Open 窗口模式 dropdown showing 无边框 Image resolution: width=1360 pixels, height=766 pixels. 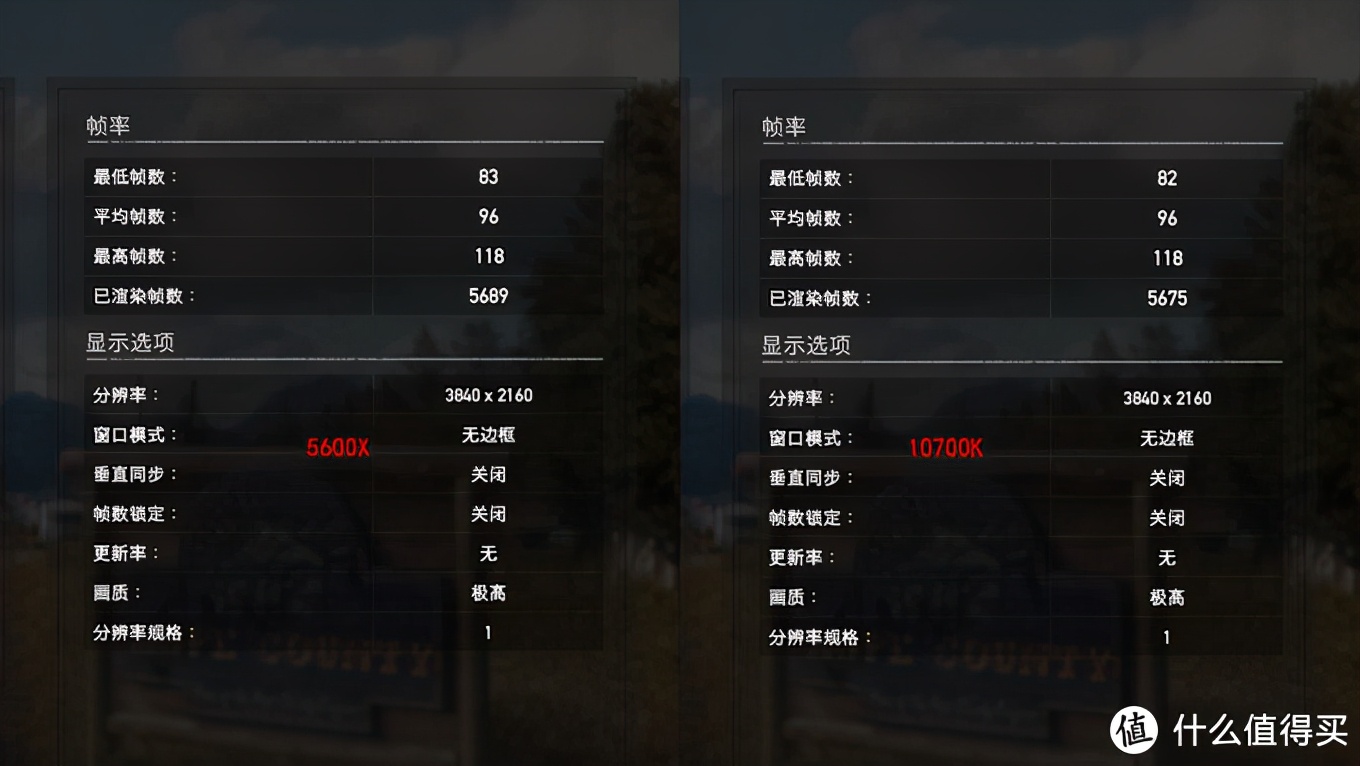488,435
